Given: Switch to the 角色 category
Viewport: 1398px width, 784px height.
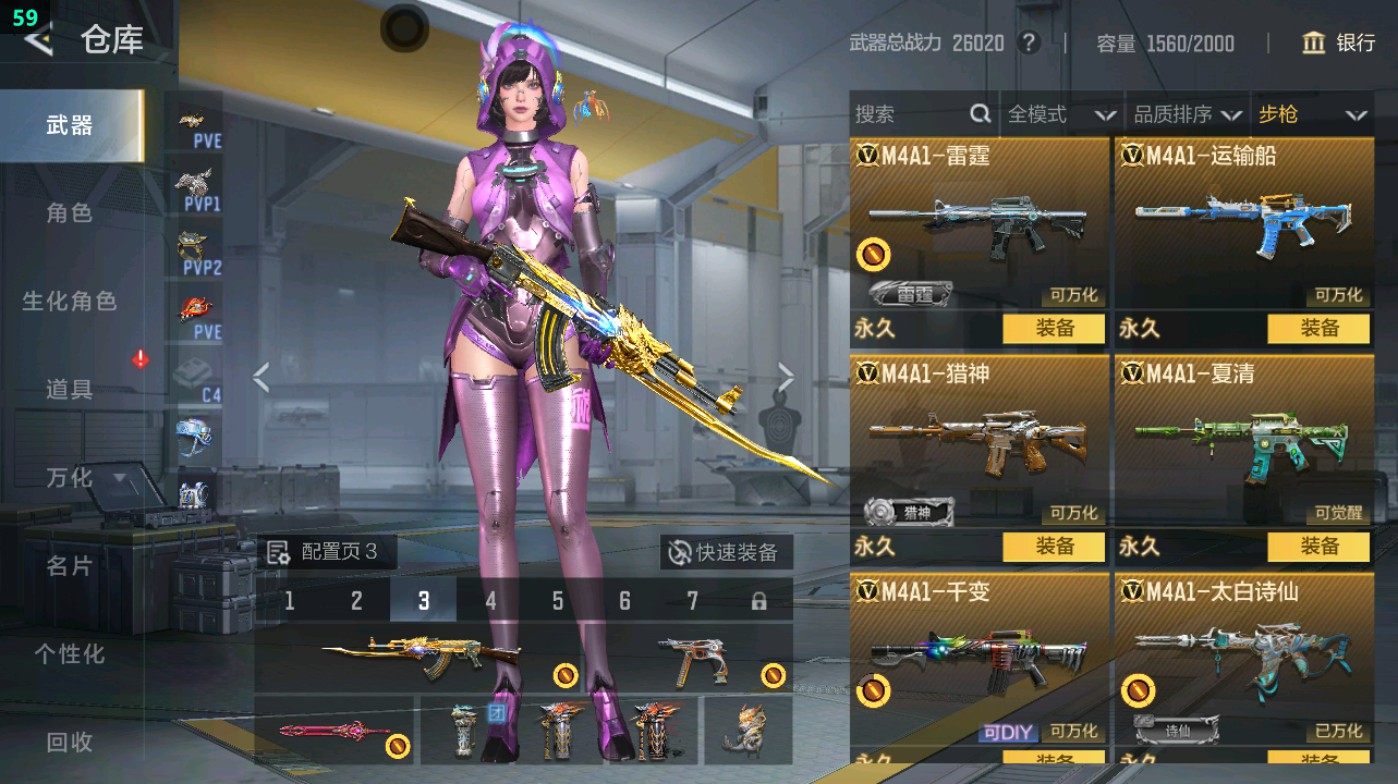Looking at the screenshot, I should point(69,213).
